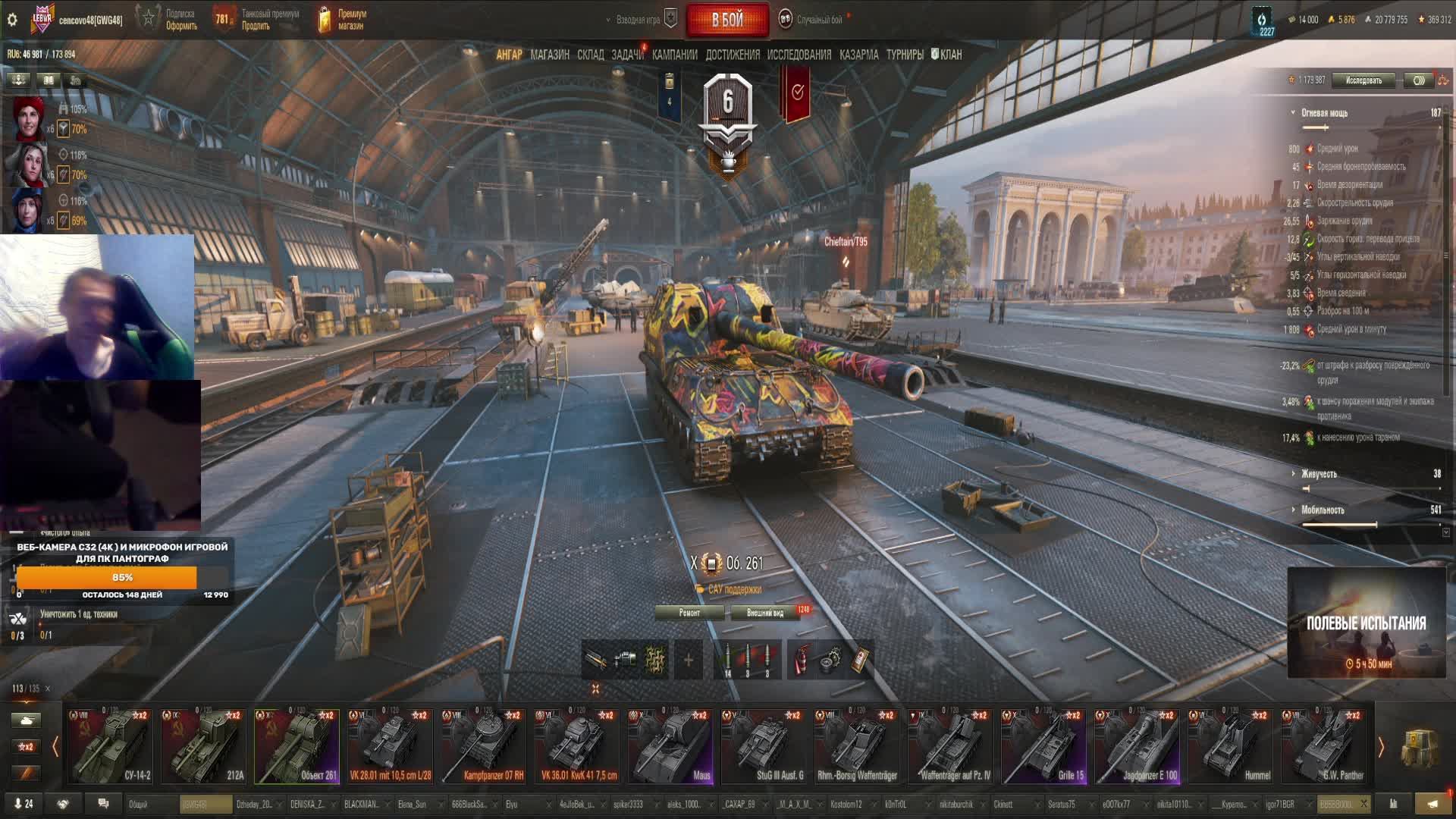The width and height of the screenshot is (1456, 819).
Task: Open the КЛАН clan tab
Action: [946, 55]
